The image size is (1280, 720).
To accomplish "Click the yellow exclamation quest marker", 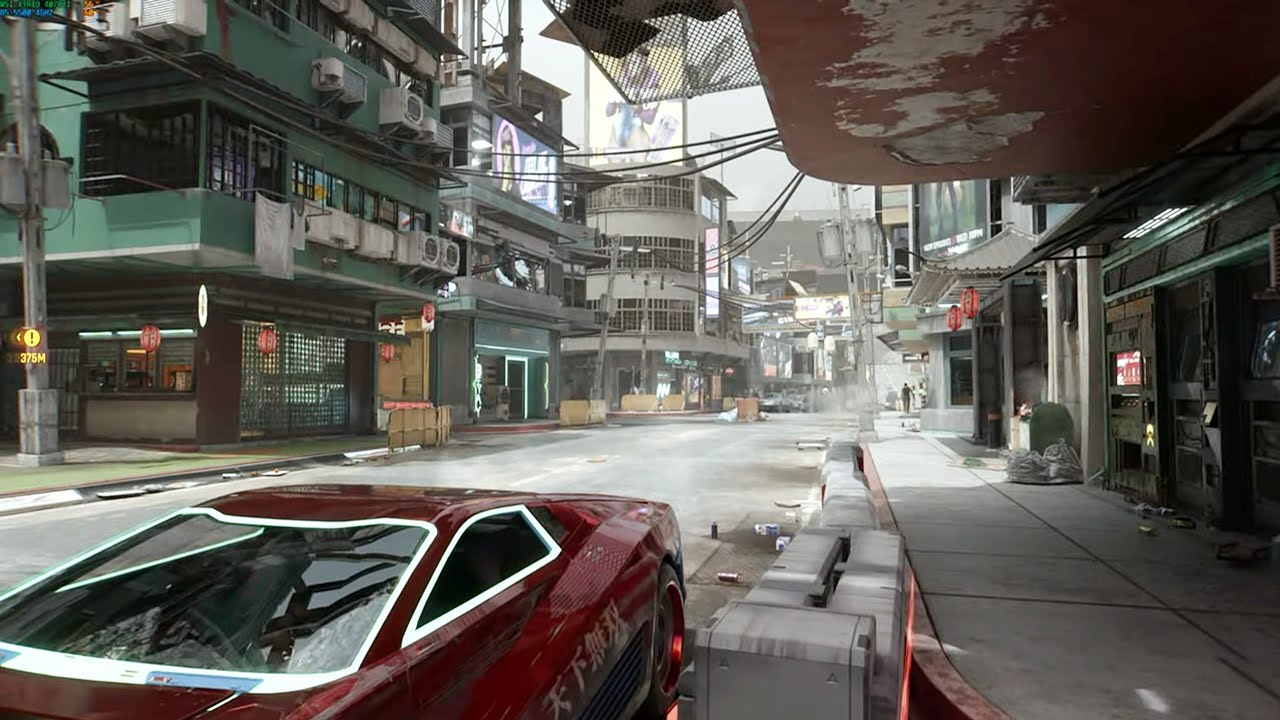I will tap(32, 337).
